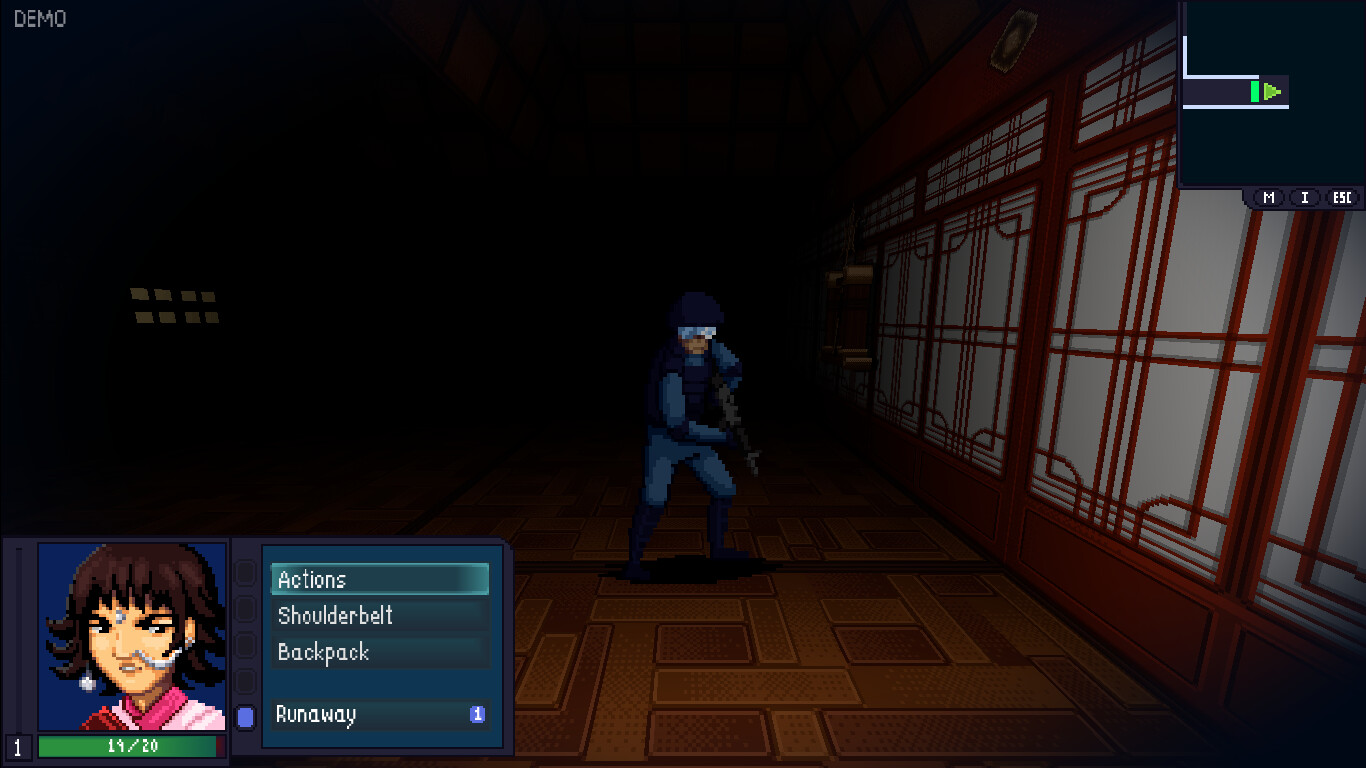Click the fourth empty slot square above Runaway
The height and width of the screenshot is (768, 1366).
pos(243,682)
